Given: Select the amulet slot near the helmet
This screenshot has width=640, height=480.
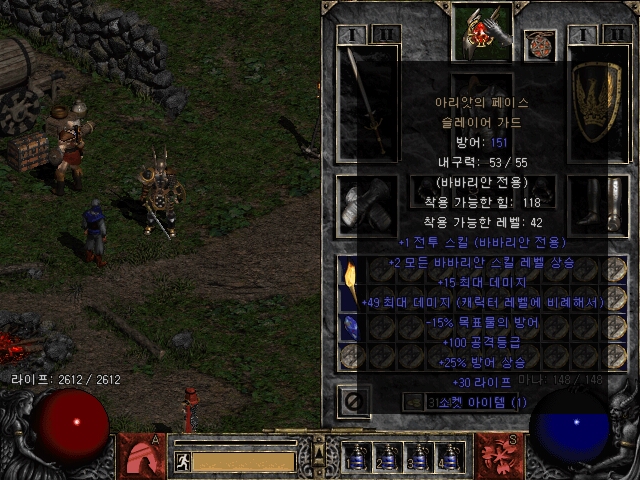Looking at the screenshot, I should point(541,45).
